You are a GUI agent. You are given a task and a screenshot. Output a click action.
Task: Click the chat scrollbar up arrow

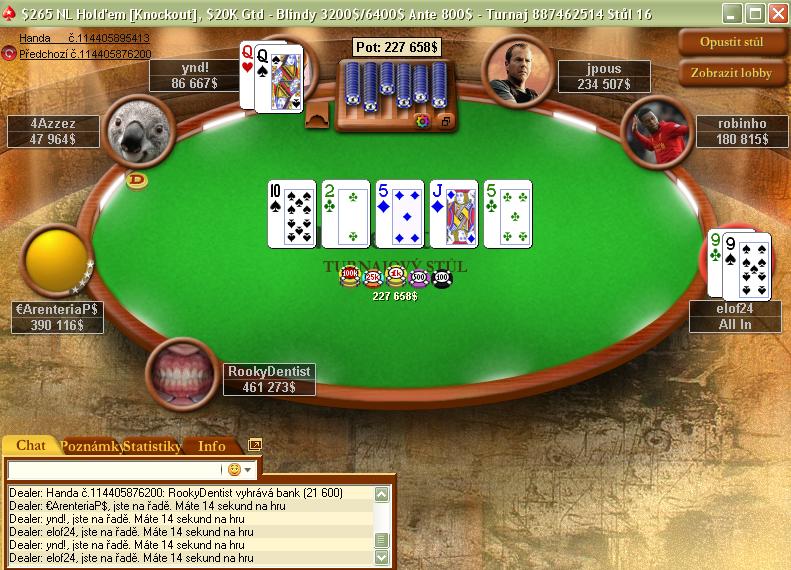coord(382,493)
